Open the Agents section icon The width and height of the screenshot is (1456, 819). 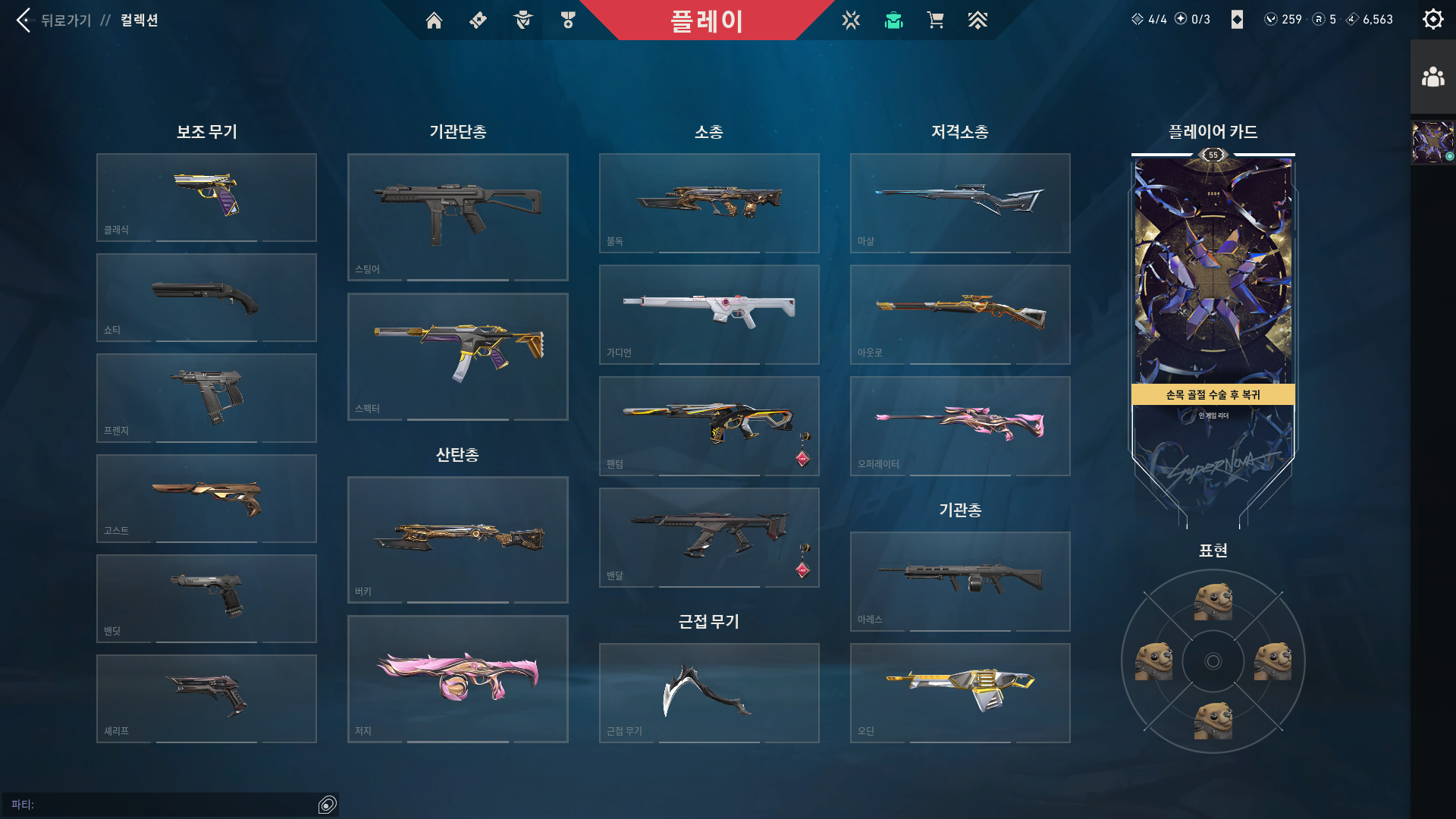click(522, 20)
